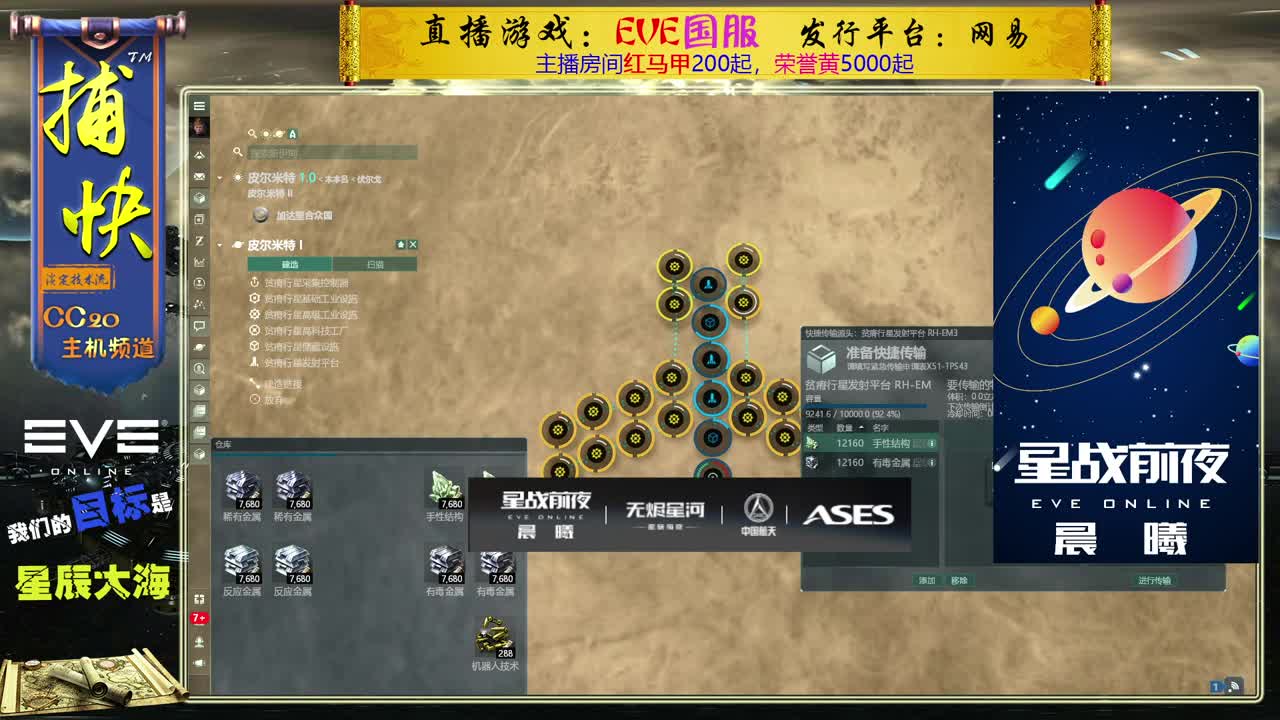Toggle the home icon on the 皮尔米特 I header
This screenshot has width=1280, height=720.
(399, 245)
